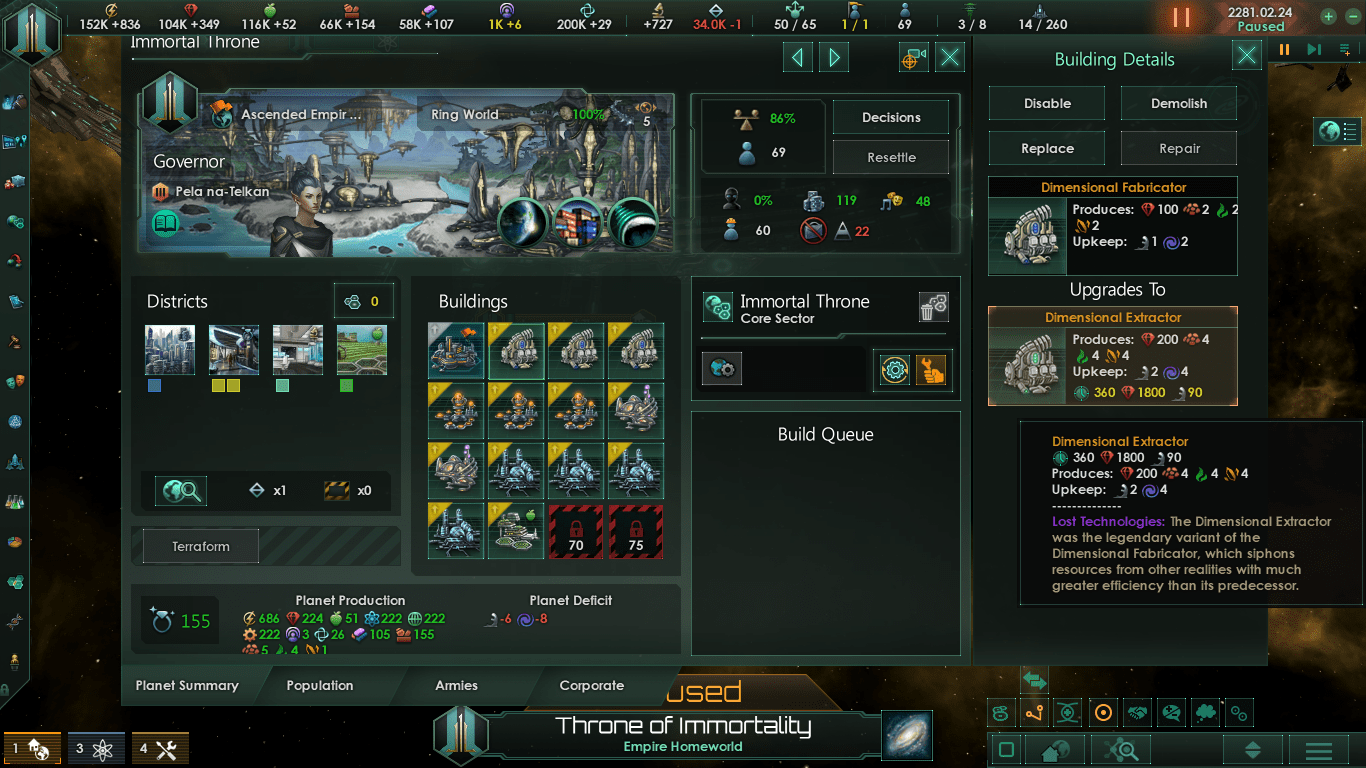
Task: Switch to the Population tab
Action: coord(320,685)
